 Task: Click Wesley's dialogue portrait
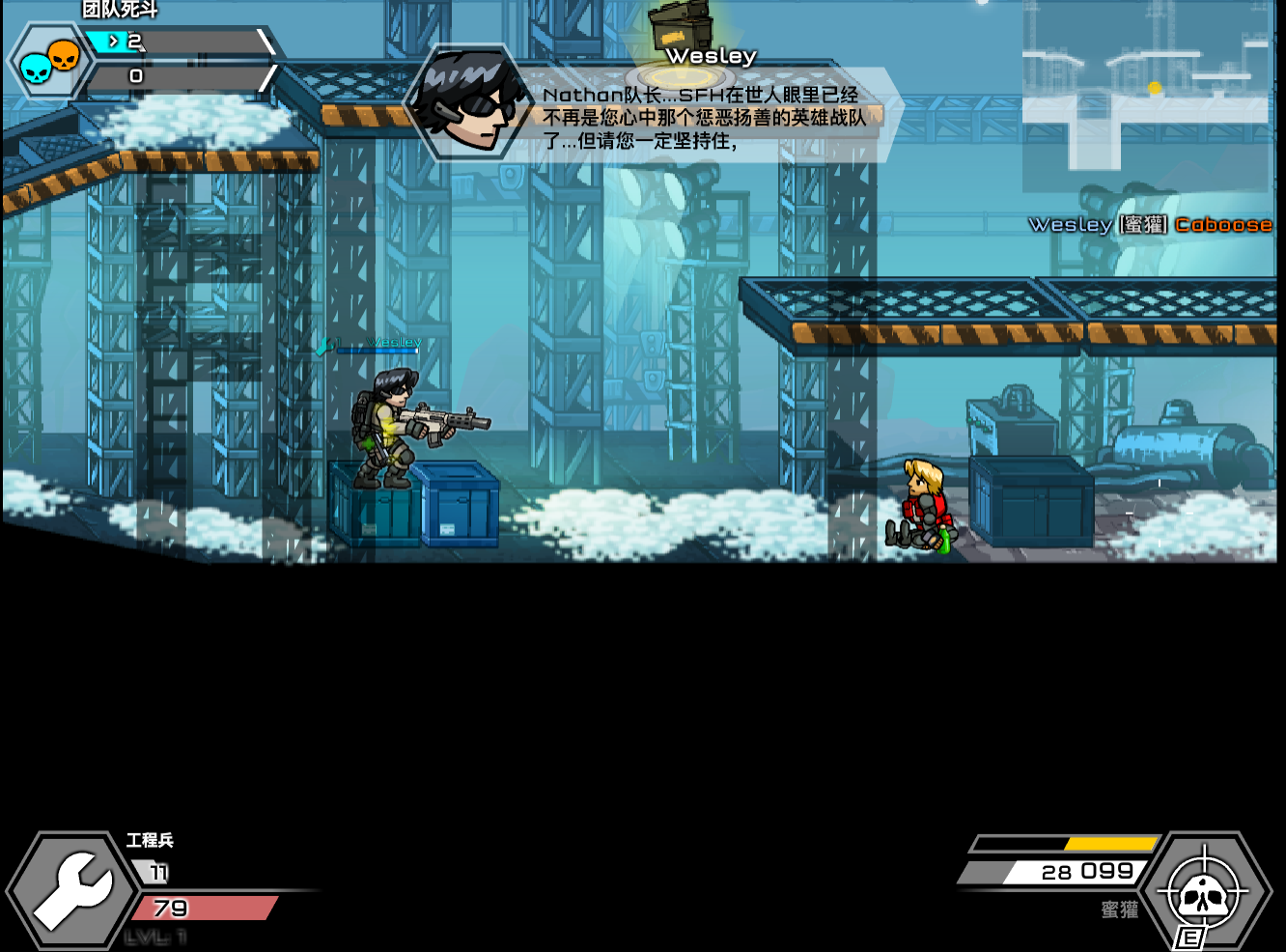click(469, 103)
